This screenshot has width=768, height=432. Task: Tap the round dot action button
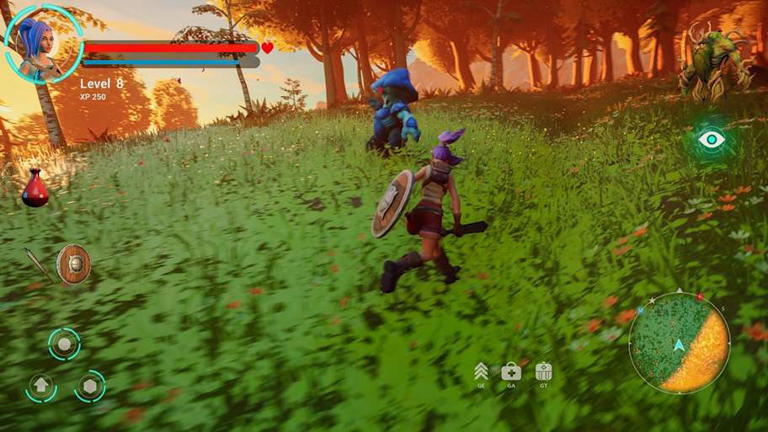tap(64, 344)
